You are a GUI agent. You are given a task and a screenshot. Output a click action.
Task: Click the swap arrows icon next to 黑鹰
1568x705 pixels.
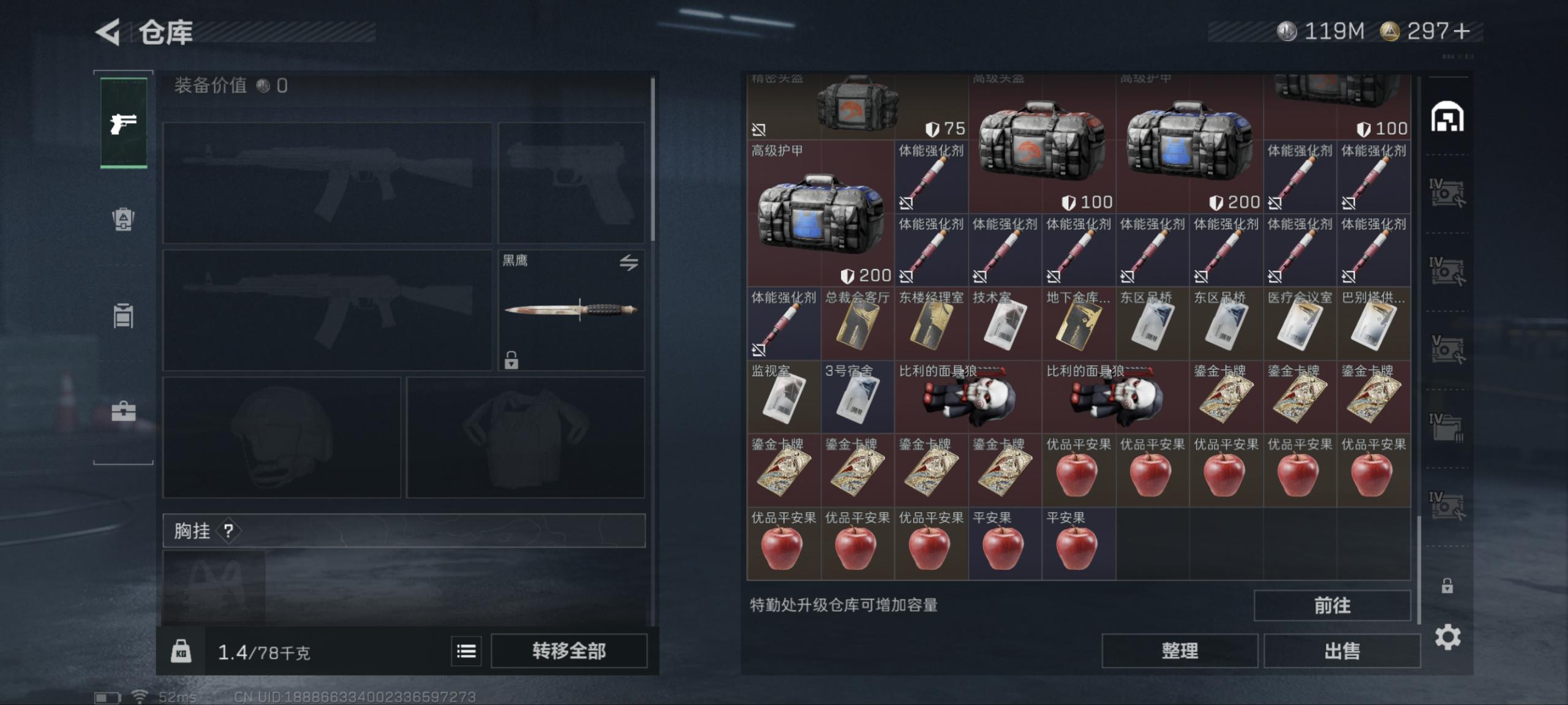click(628, 262)
